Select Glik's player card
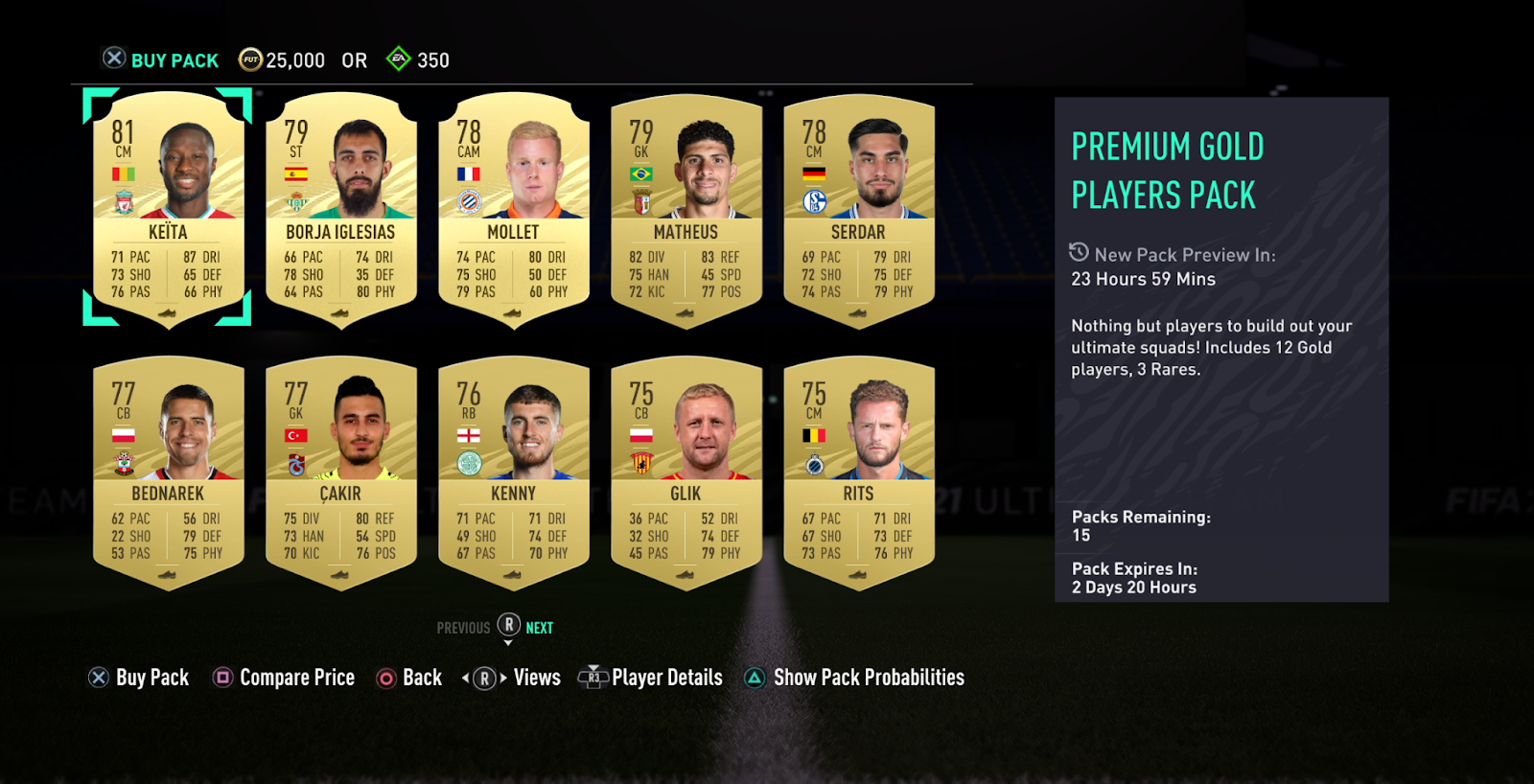 [687, 470]
